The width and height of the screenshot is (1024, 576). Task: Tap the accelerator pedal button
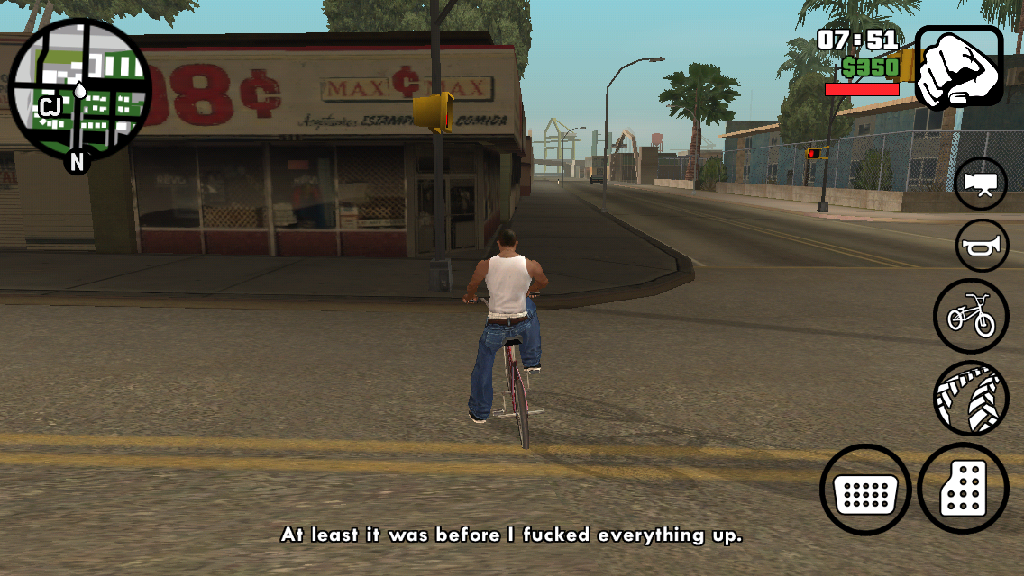pyautogui.click(x=965, y=490)
